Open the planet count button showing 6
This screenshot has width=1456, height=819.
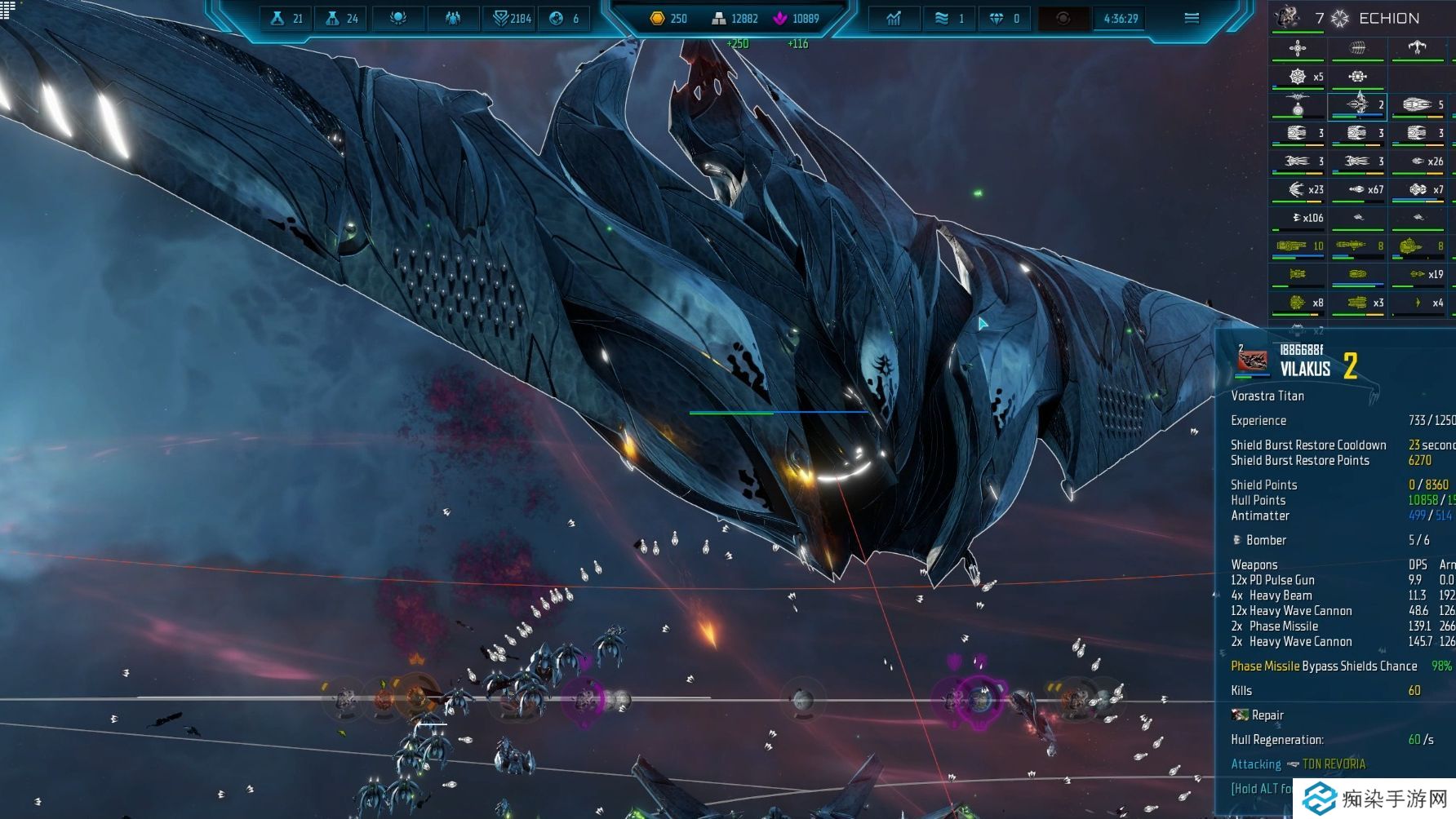(x=565, y=18)
